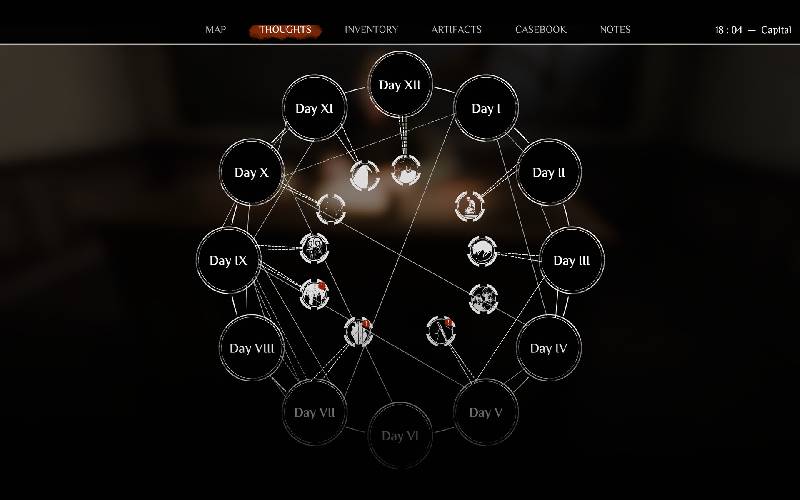Select the empty dashed-ring thought node
Image resolution: width=800 pixels, height=500 pixels.
[331, 209]
